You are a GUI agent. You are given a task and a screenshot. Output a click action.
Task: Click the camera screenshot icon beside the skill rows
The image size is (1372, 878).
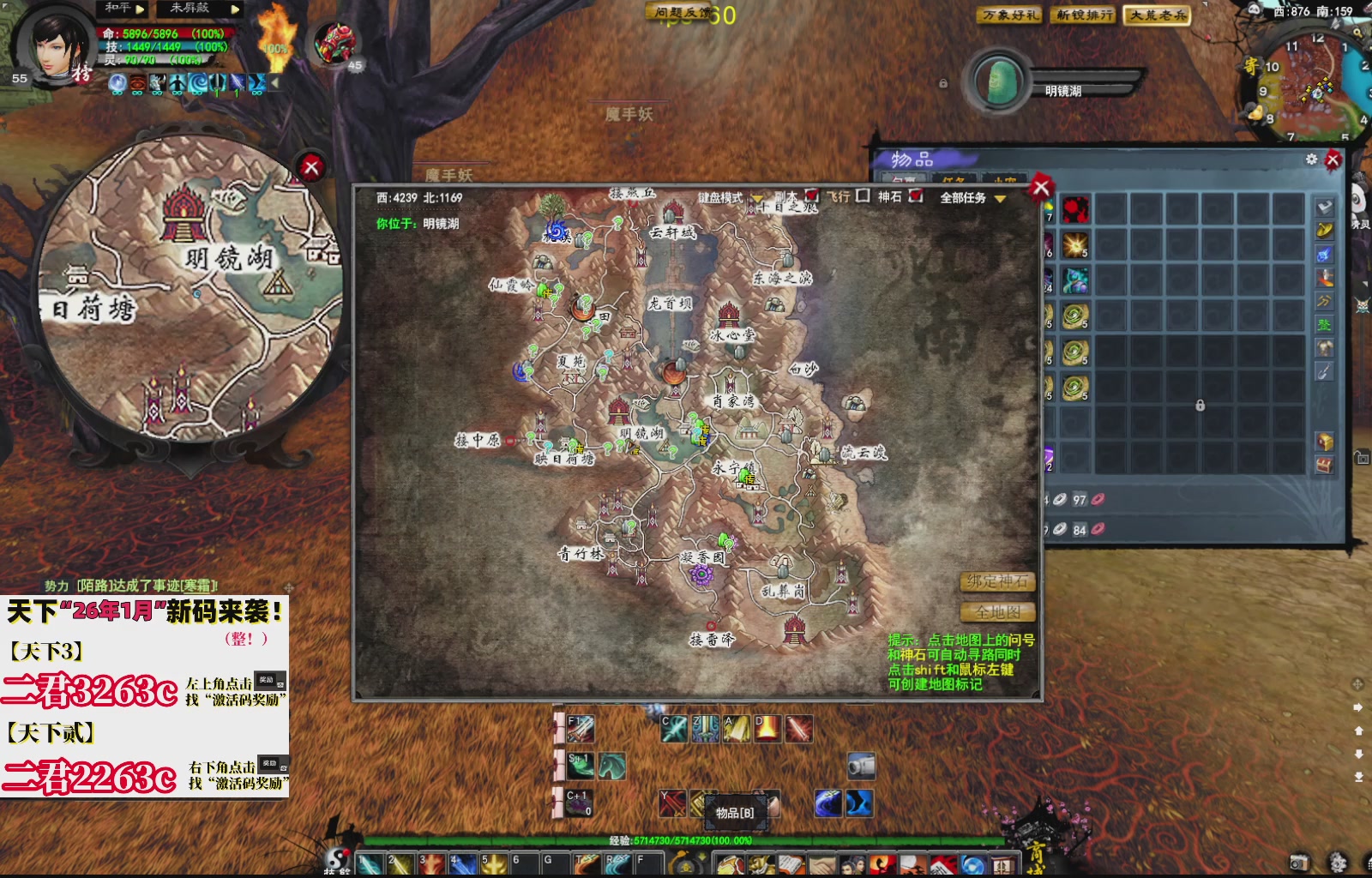pyautogui.click(x=860, y=766)
